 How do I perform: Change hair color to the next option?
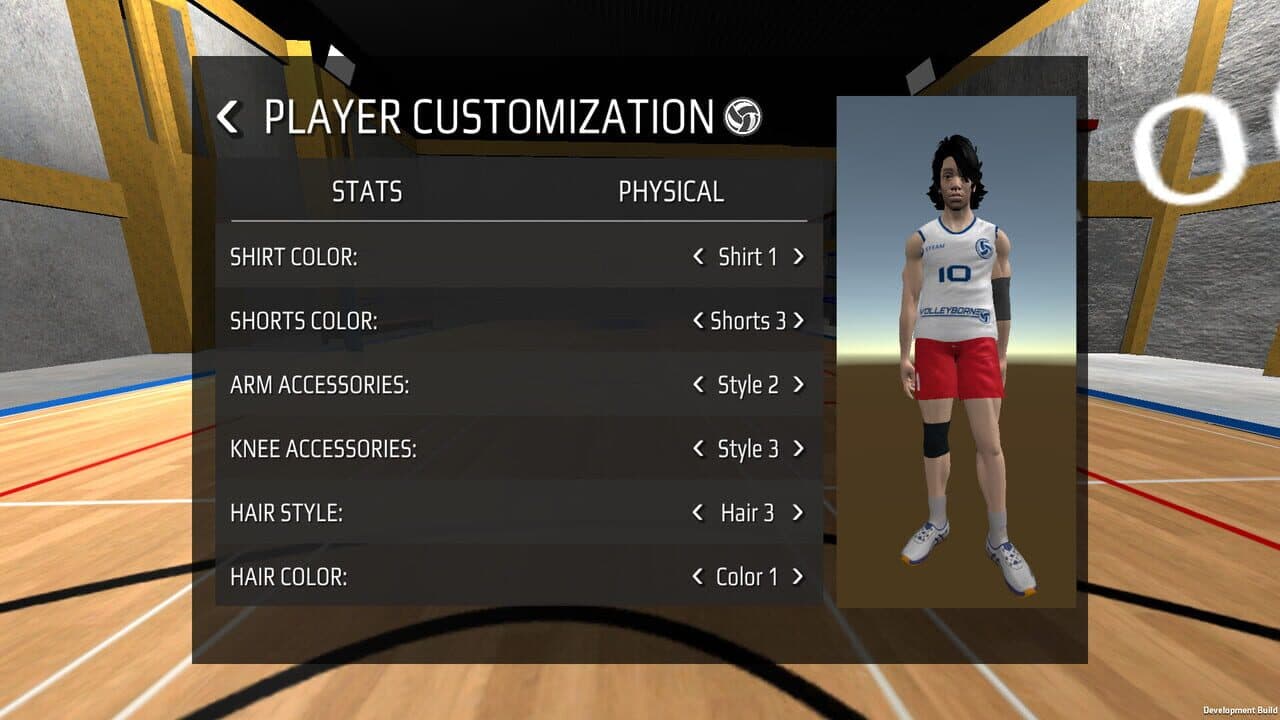point(796,576)
